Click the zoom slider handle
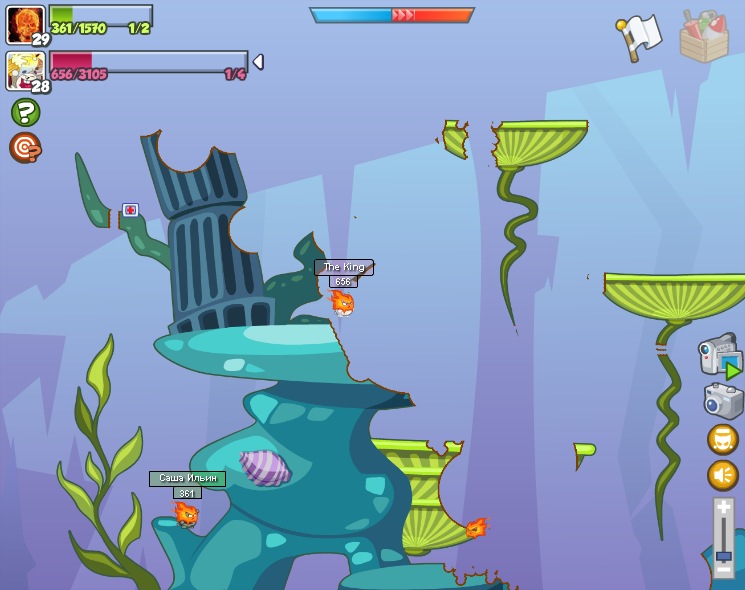745x590 pixels. (x=723, y=555)
